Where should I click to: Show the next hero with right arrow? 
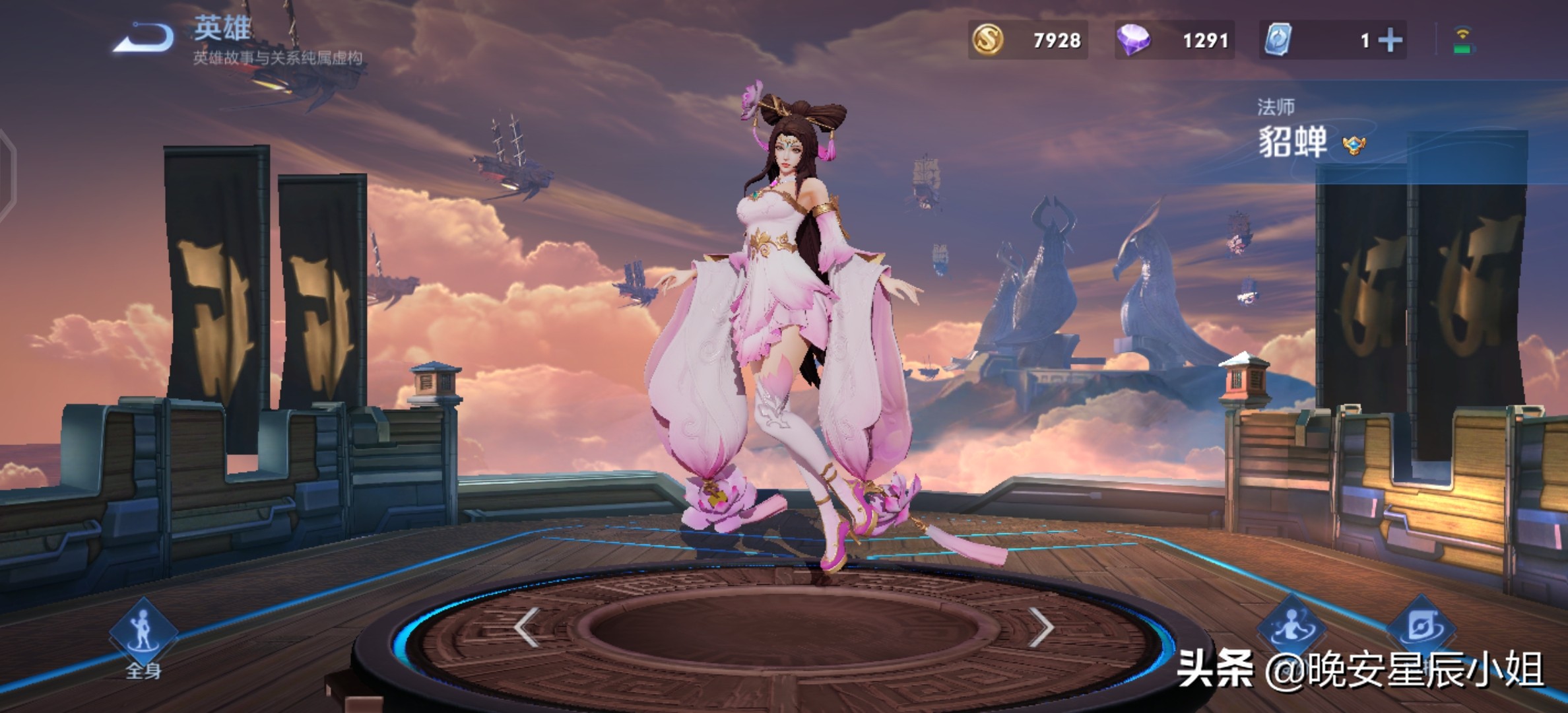[1041, 627]
